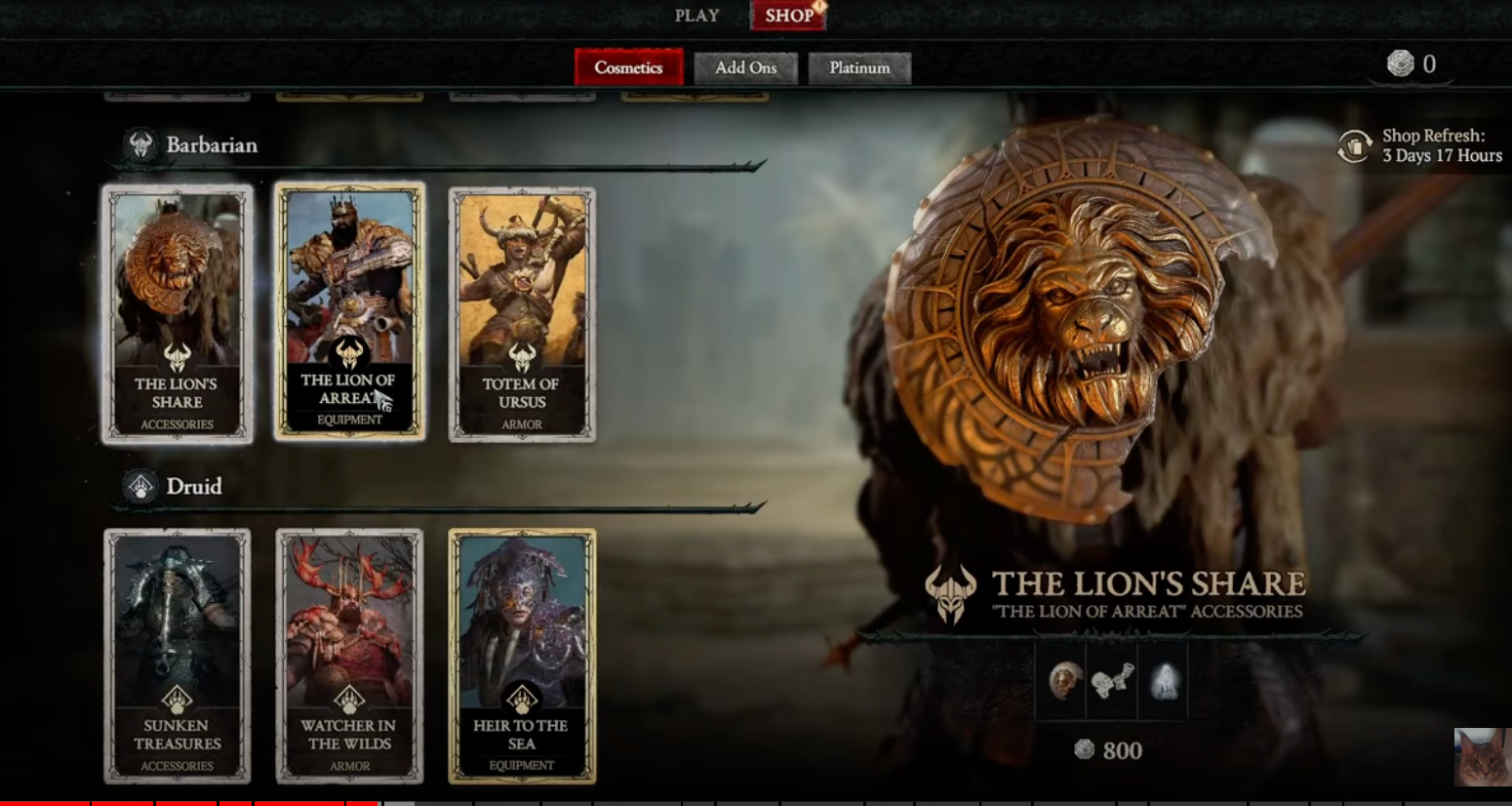Image resolution: width=1512 pixels, height=806 pixels.
Task: Select the trophy stone preview icon
Action: (x=1163, y=683)
